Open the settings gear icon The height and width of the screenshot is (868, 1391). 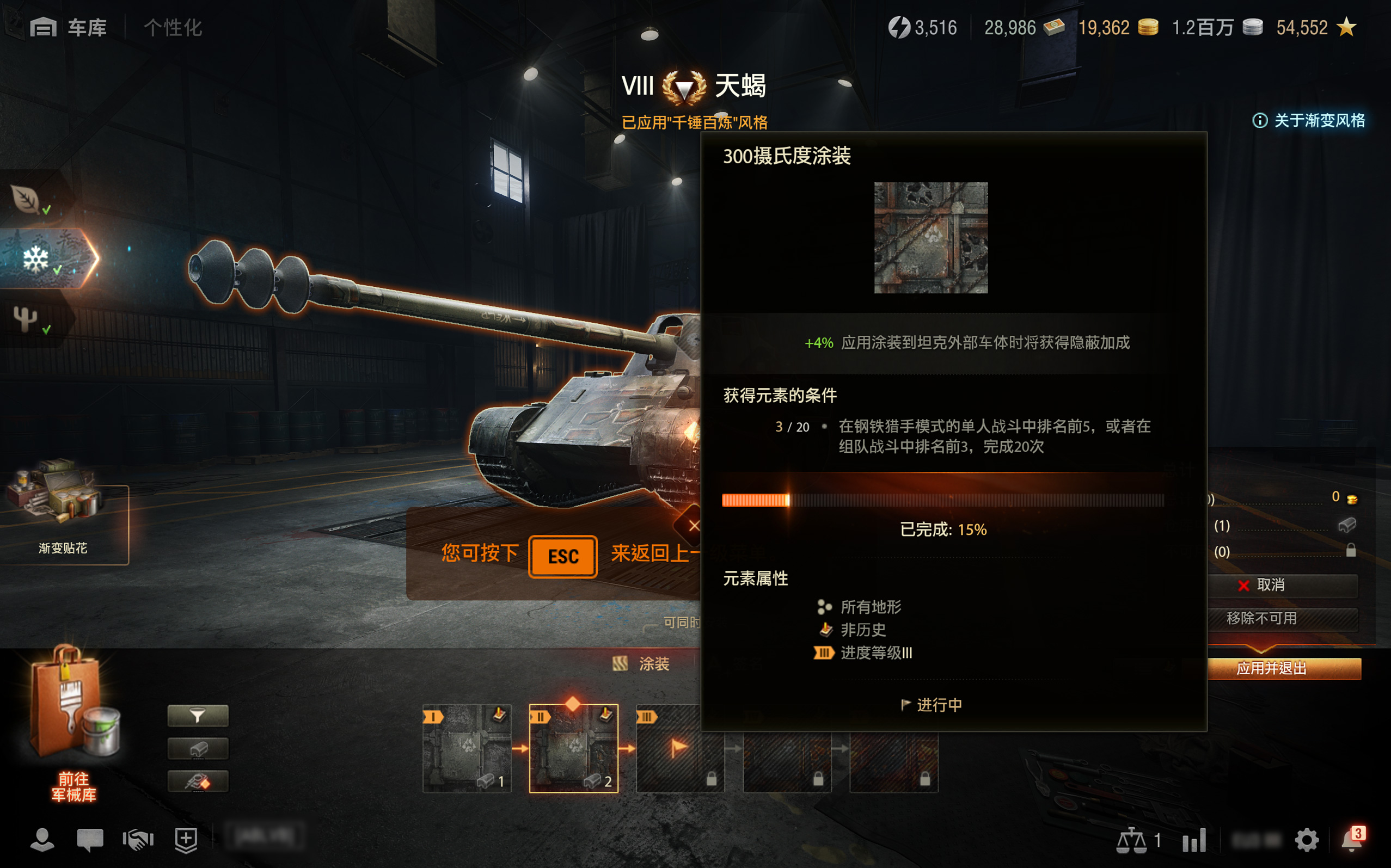pos(1306,840)
